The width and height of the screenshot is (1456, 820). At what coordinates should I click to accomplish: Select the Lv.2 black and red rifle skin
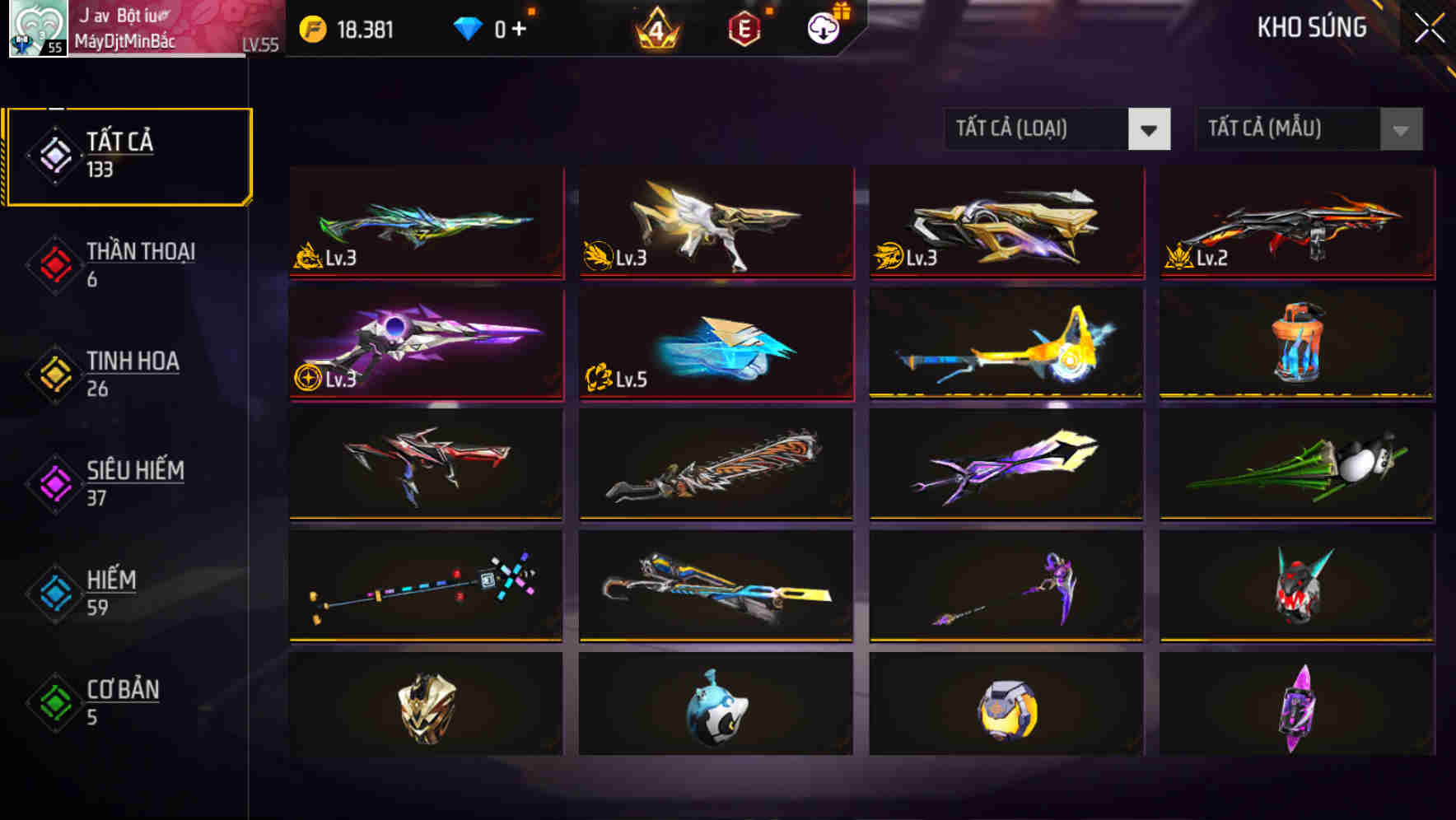[1297, 223]
